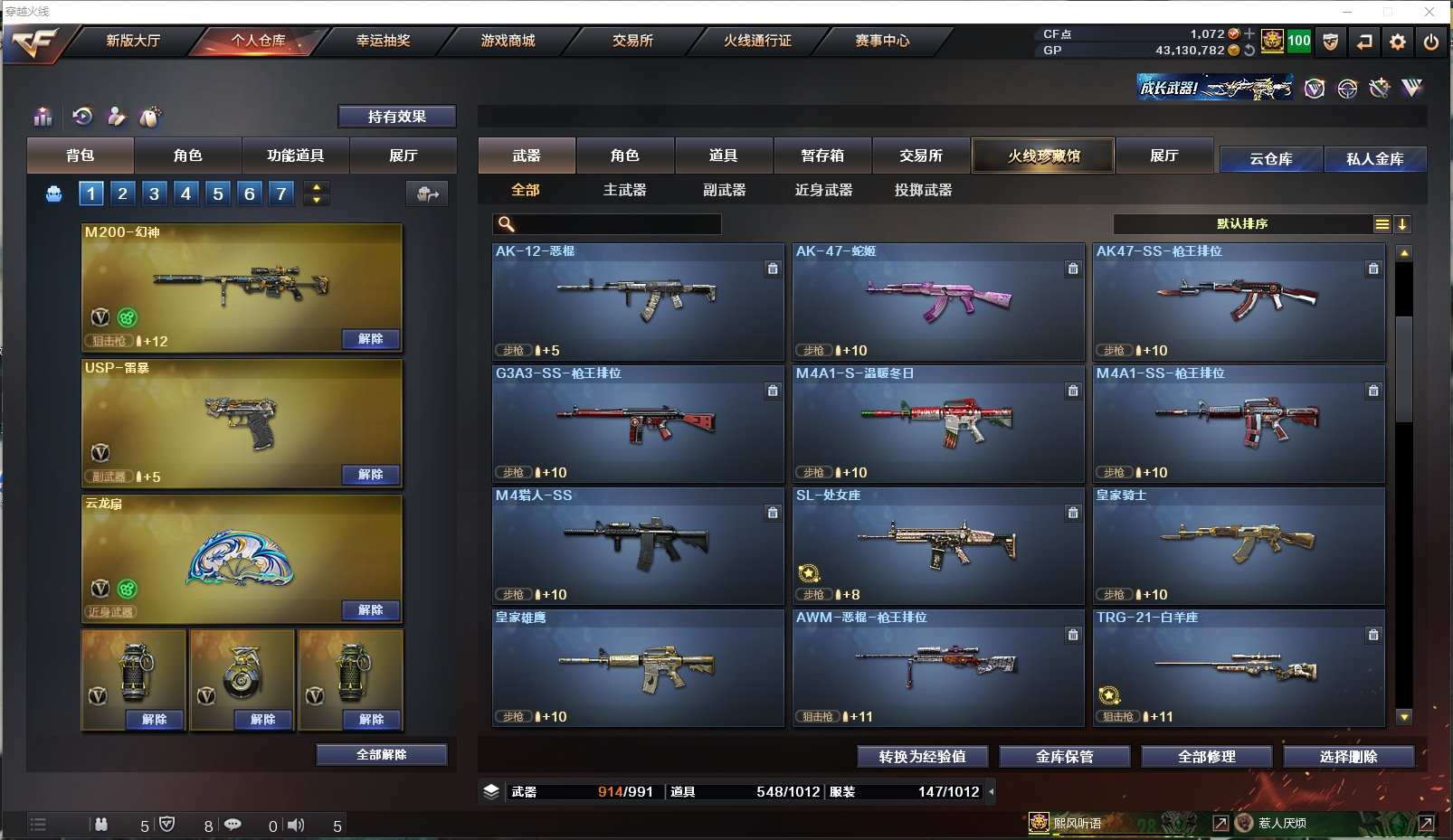This screenshot has height=840, width=1453.
Task: Close the game window
Action: click(1429, 12)
